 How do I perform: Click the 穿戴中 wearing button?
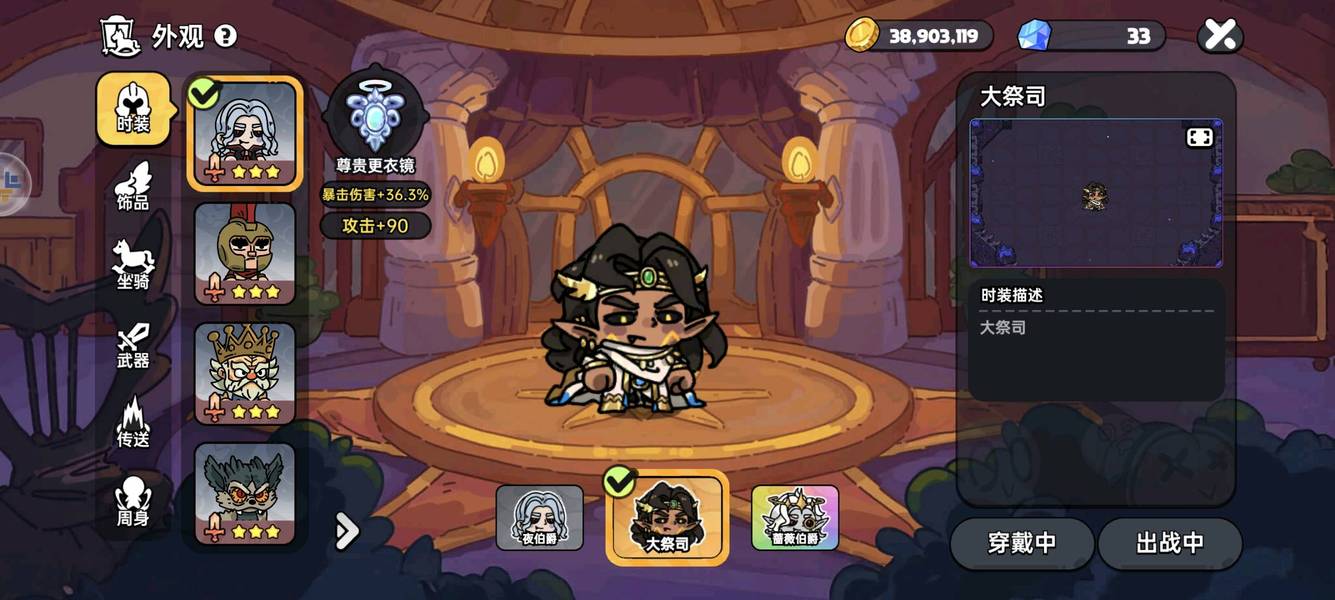click(x=1022, y=543)
